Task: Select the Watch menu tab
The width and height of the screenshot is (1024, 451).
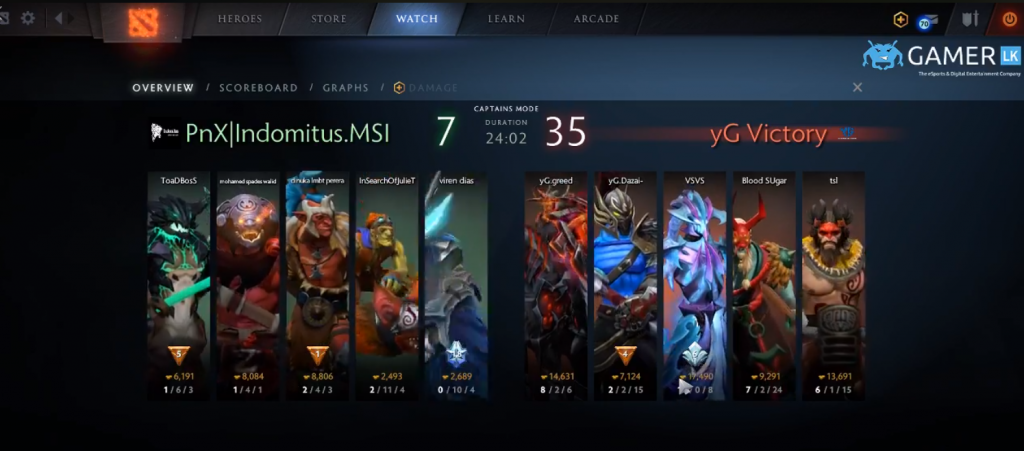Action: (x=416, y=19)
